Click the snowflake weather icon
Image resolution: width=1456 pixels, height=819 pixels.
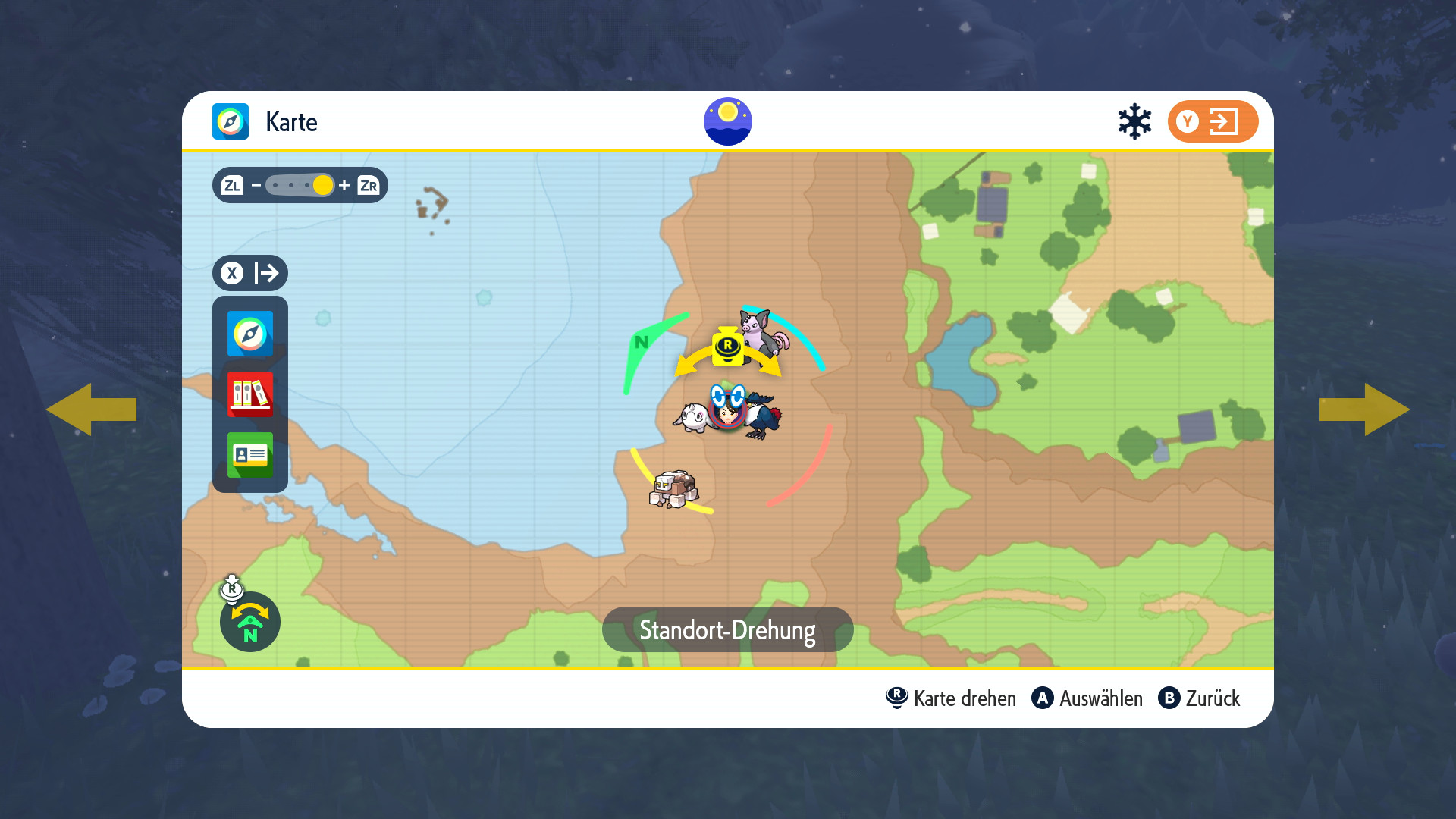(1134, 121)
